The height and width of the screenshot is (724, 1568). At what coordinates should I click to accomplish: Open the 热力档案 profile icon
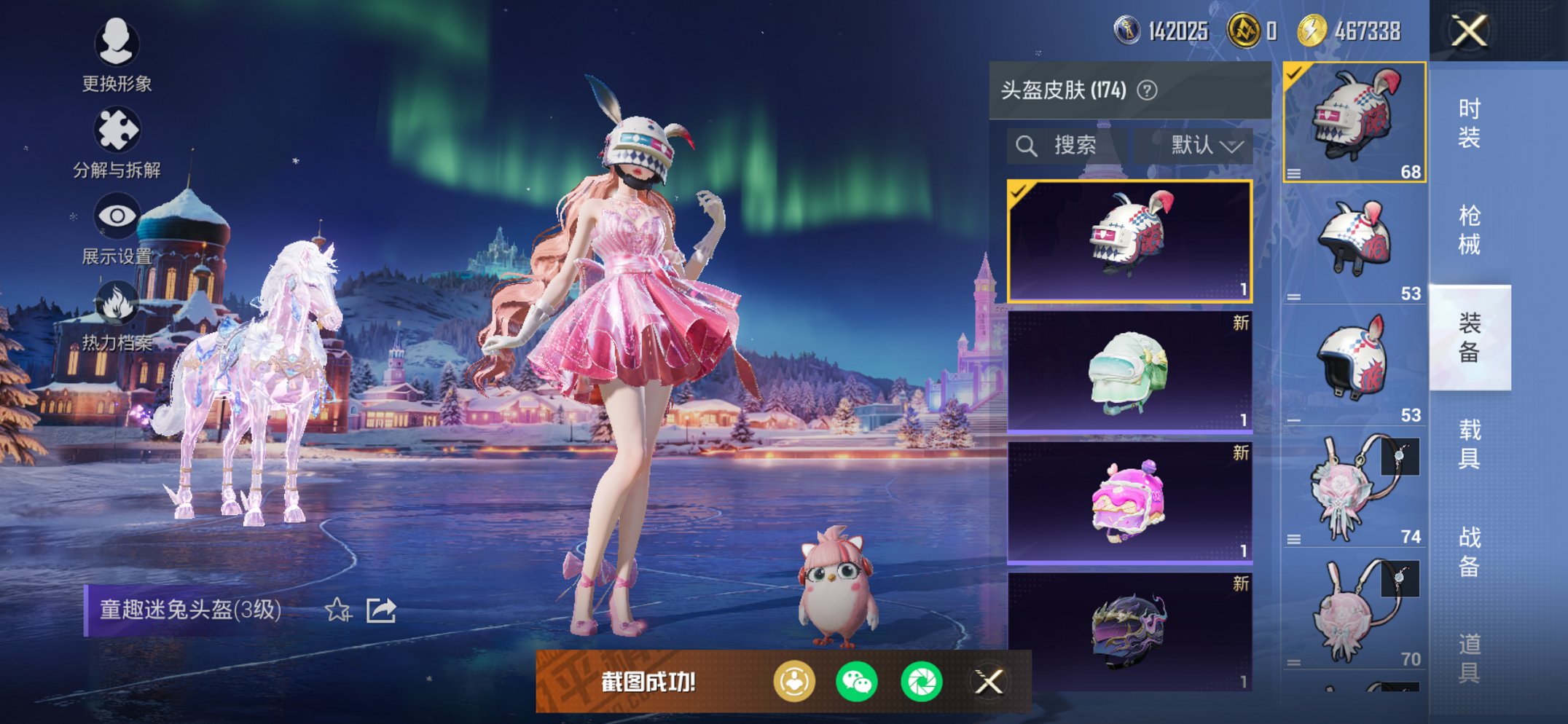[119, 301]
